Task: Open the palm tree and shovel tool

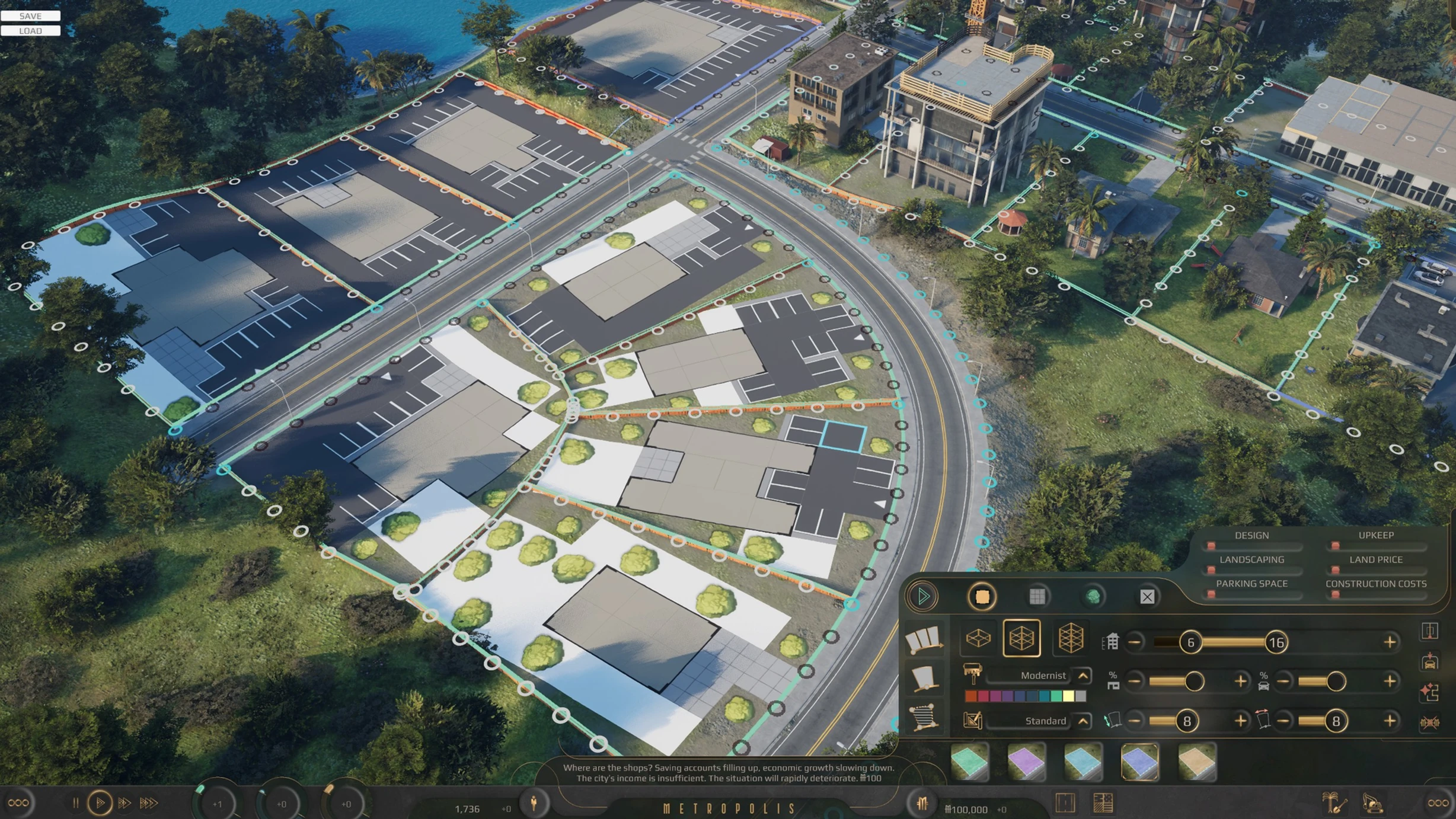Action: click(x=1334, y=803)
